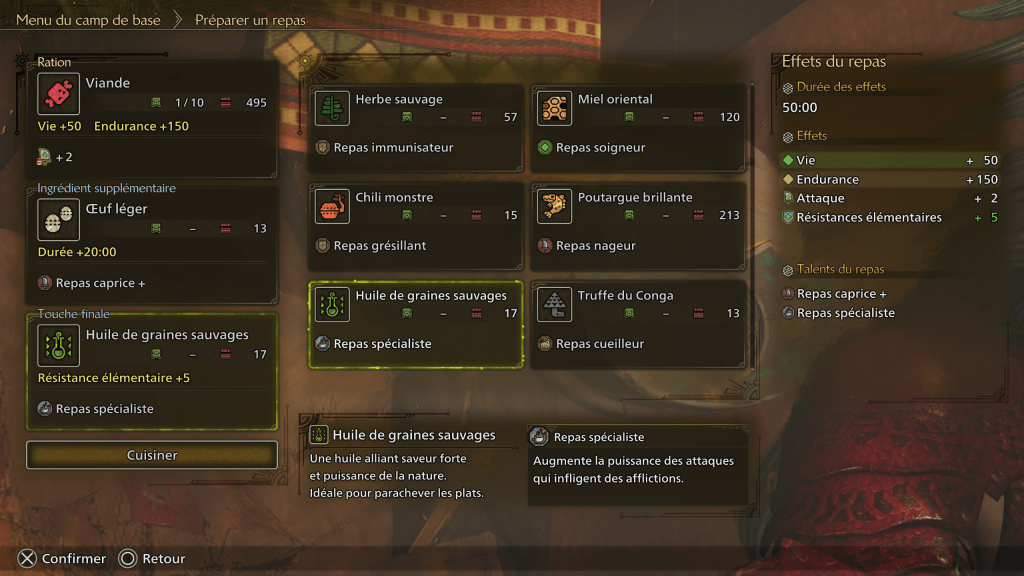Select the Chili monstre ingredient
Screen dimensions: 1024x576
tap(416, 226)
